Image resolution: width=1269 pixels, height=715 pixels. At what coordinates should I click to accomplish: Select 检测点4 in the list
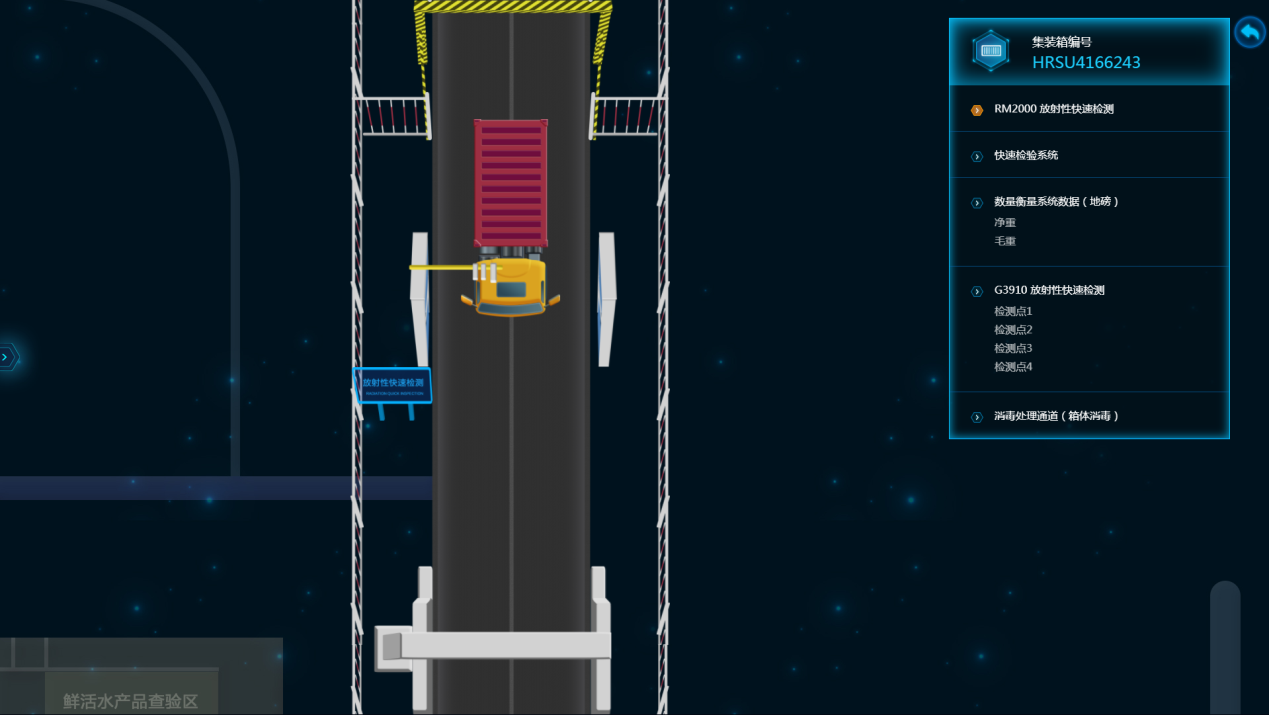1013,367
